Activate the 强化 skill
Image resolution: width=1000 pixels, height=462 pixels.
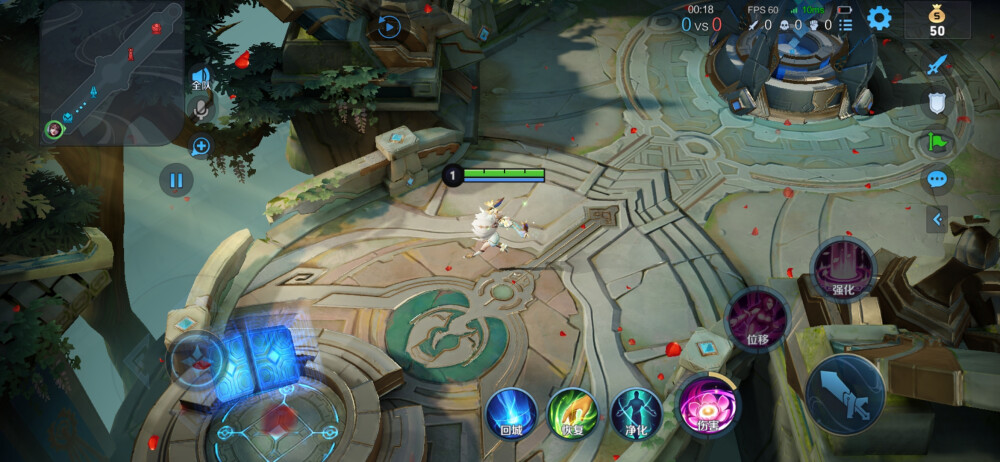(x=843, y=268)
